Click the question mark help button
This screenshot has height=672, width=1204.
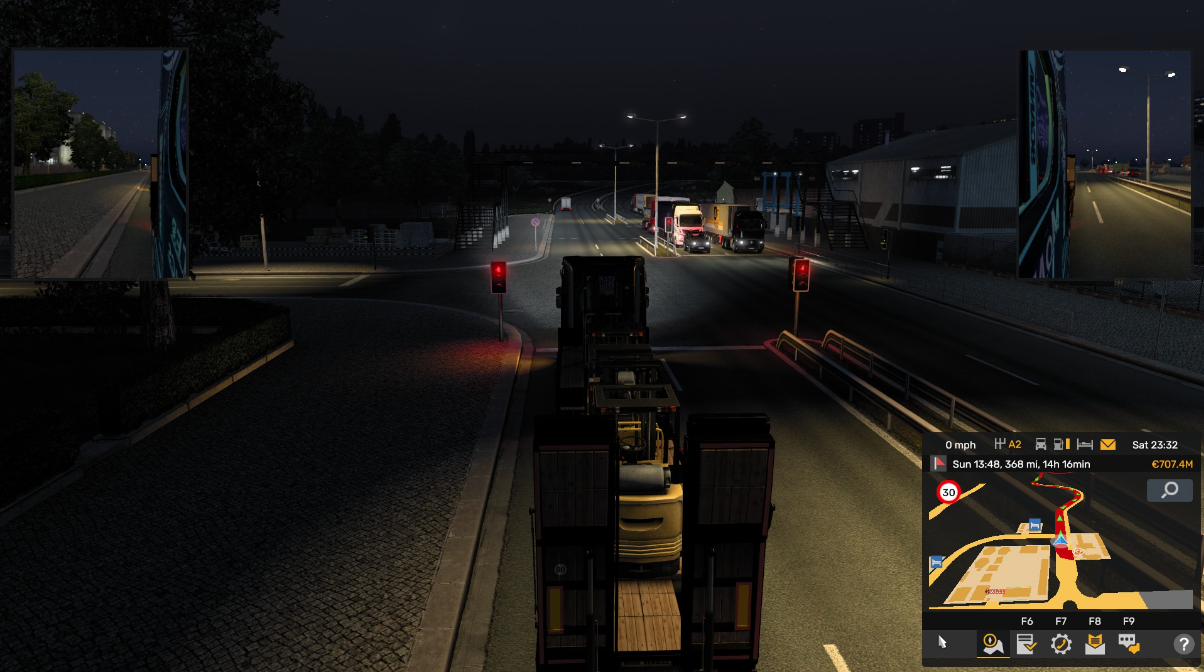[1183, 645]
